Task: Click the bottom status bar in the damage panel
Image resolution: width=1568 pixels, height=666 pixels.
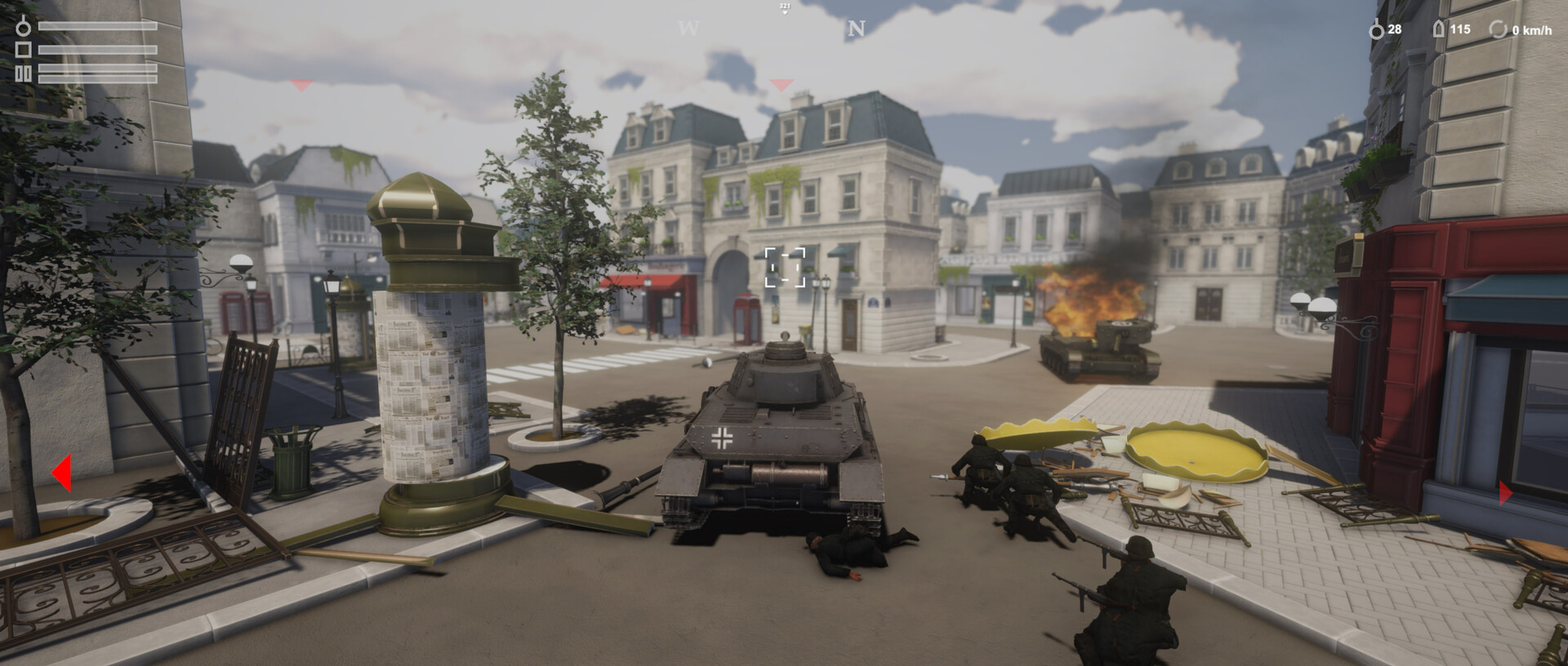Action: (x=98, y=78)
